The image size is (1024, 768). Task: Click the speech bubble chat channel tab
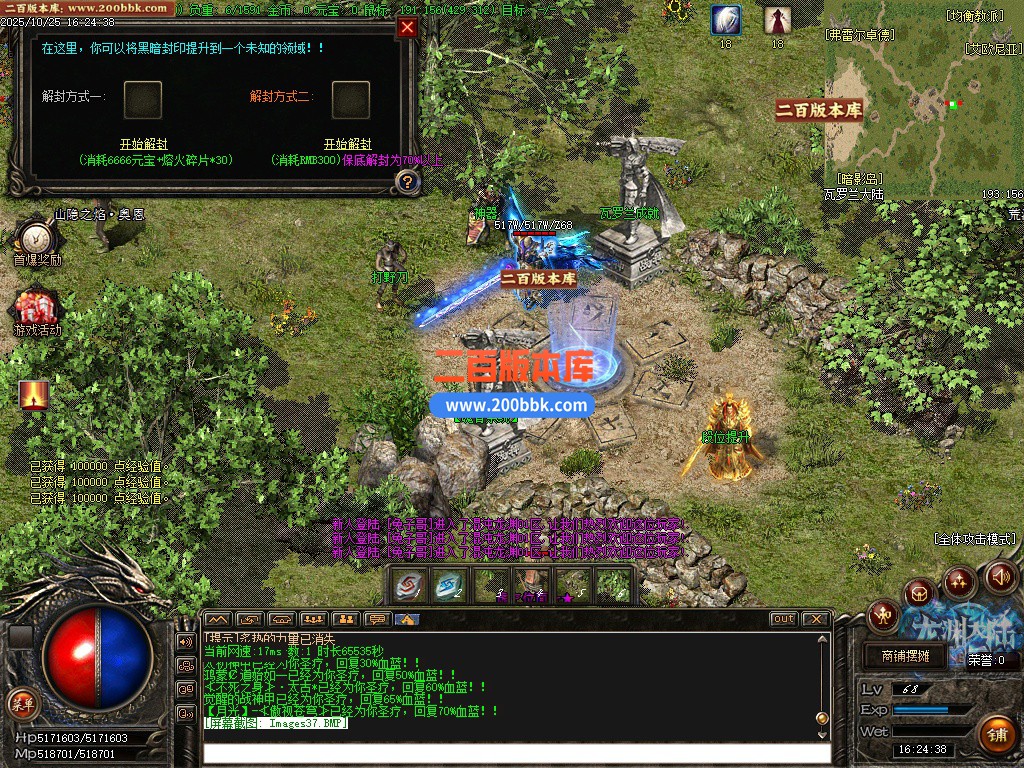tap(376, 619)
